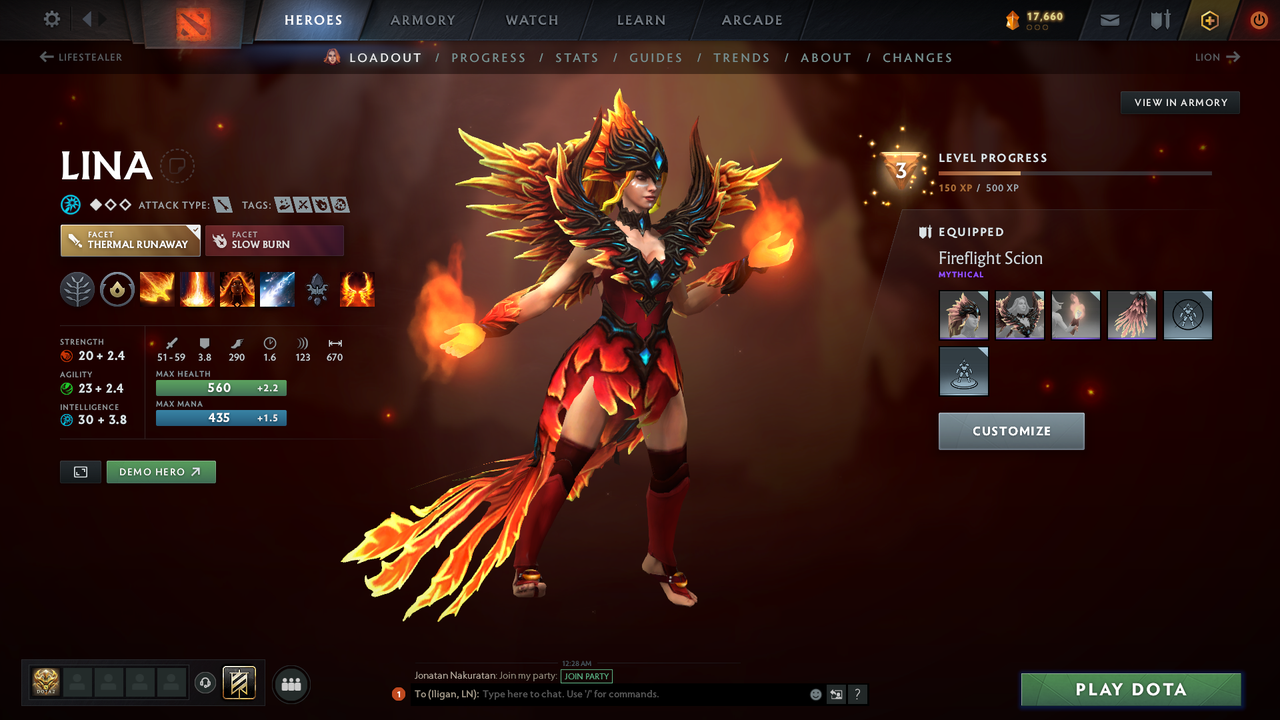Screen dimensions: 1280x720
Task: Click the Fiery Soul ability icon
Action: tap(237, 289)
